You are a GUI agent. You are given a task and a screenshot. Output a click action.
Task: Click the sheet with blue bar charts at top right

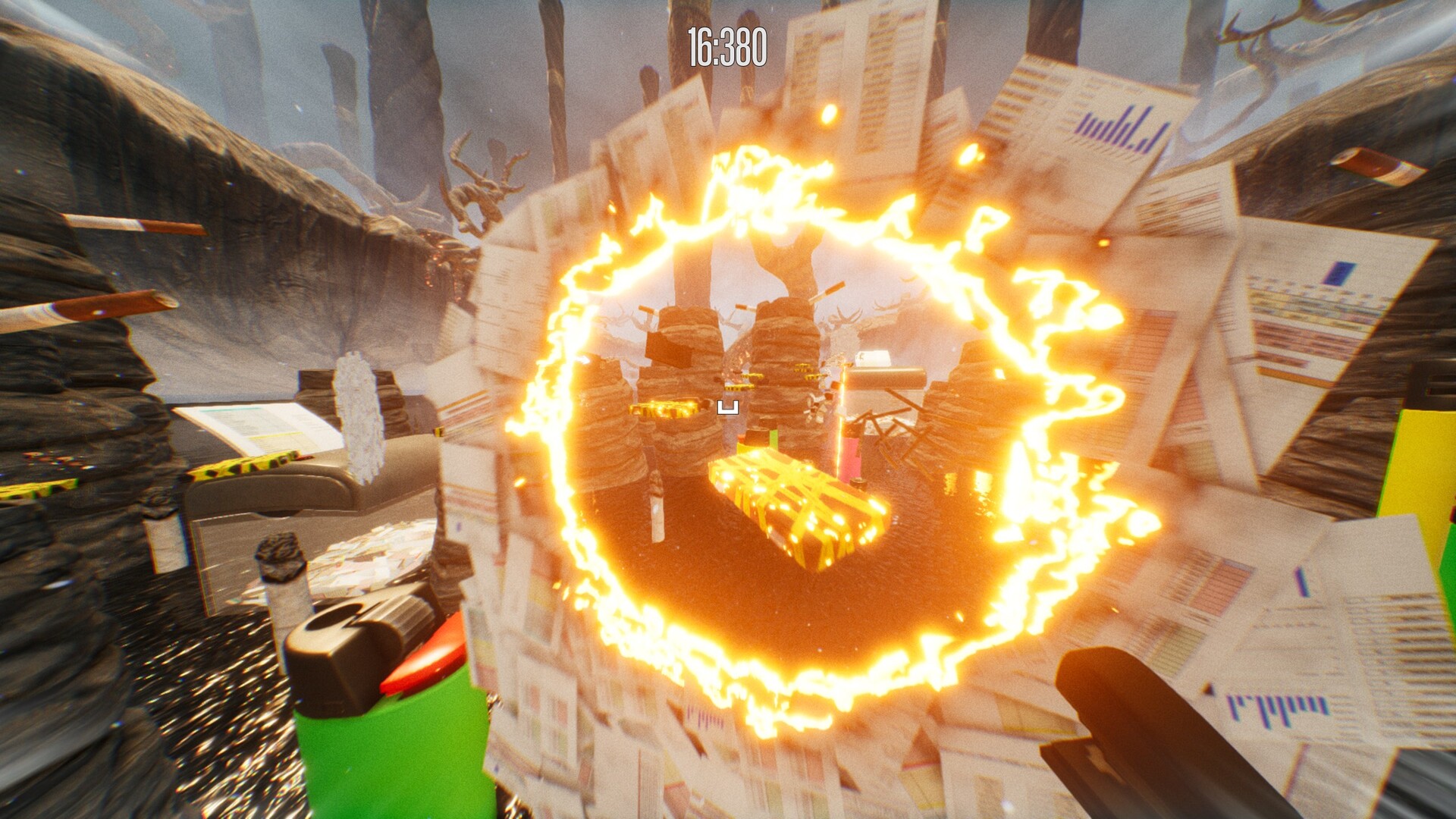tap(1115, 129)
